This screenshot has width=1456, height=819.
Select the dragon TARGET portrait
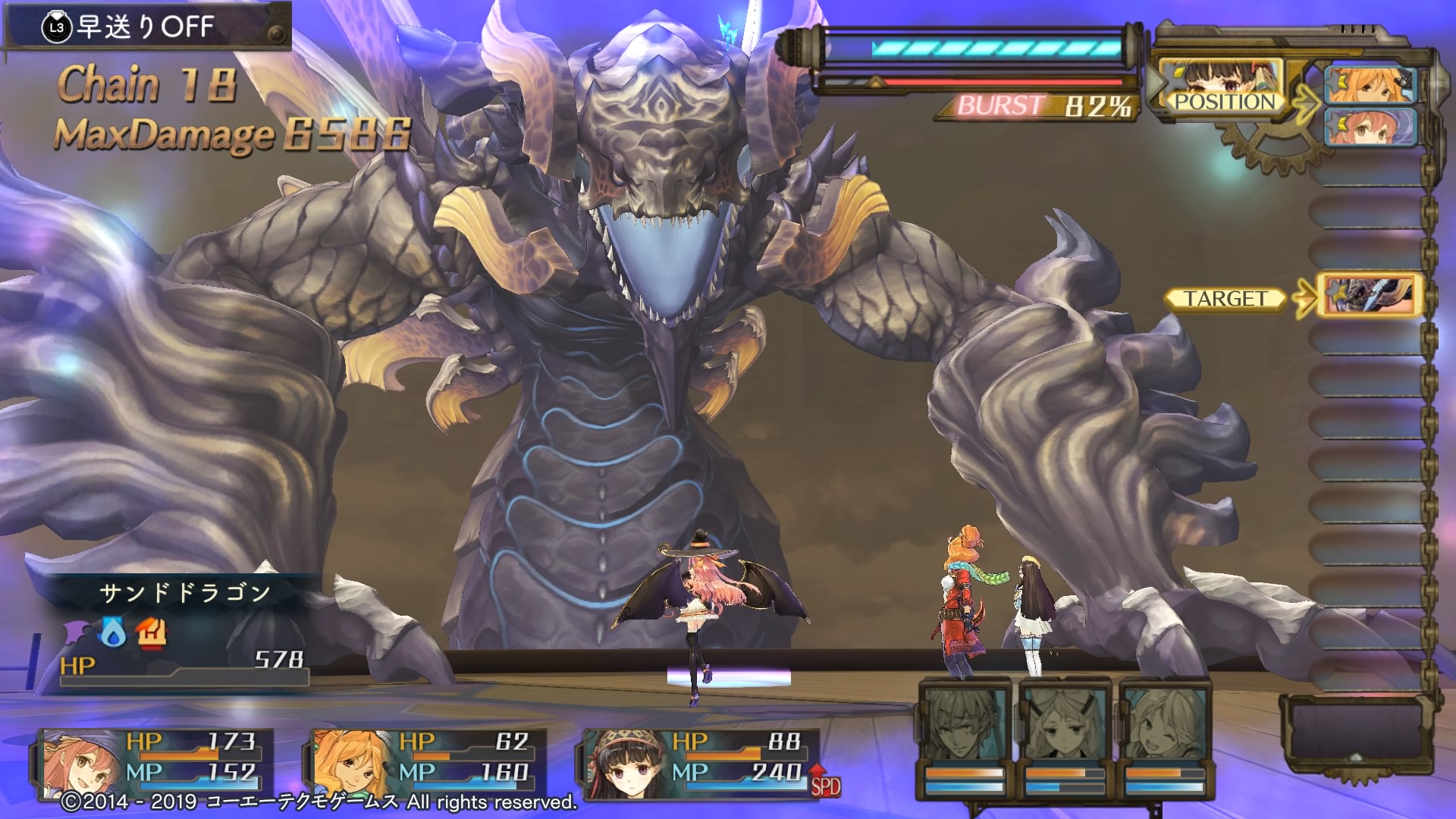(x=1368, y=296)
